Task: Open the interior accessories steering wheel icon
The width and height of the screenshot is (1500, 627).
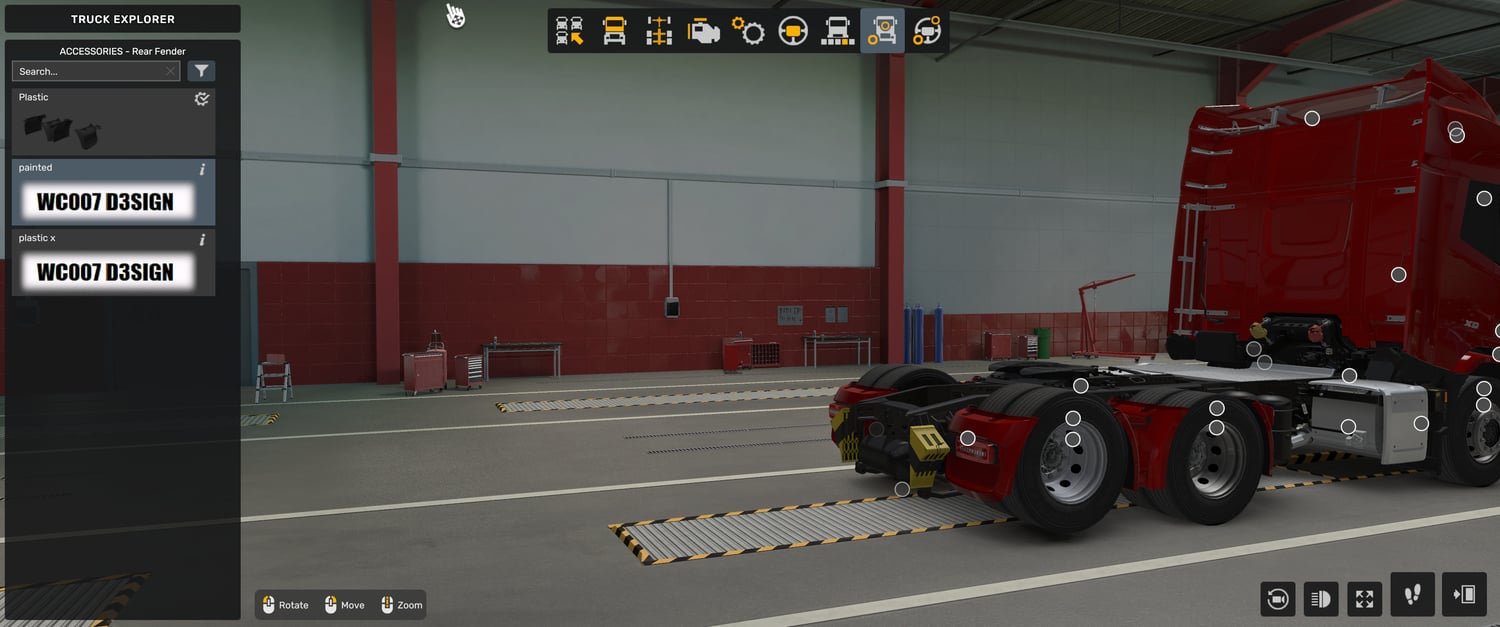Action: click(x=927, y=31)
